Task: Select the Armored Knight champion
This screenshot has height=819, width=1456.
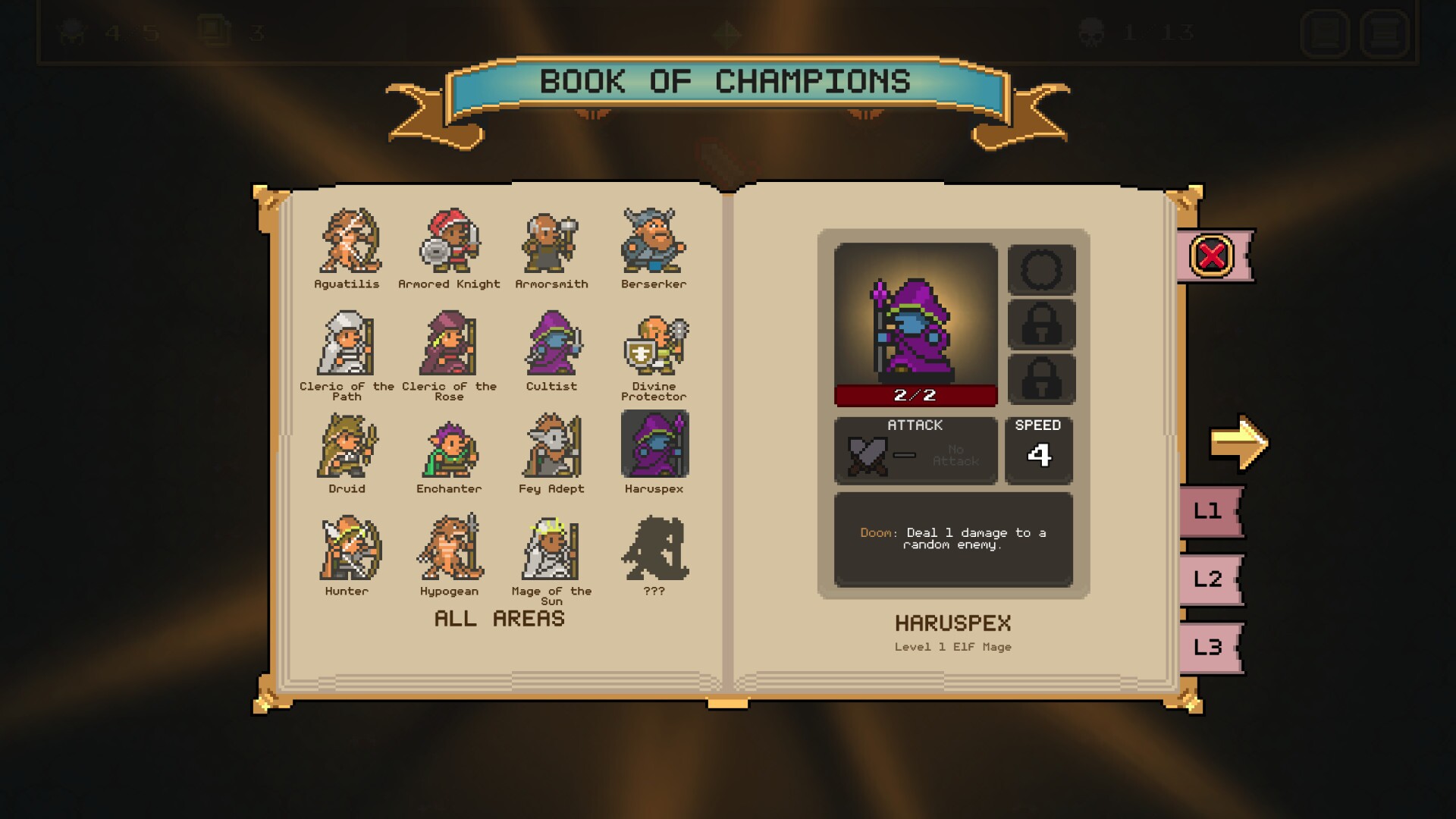Action: (x=450, y=241)
